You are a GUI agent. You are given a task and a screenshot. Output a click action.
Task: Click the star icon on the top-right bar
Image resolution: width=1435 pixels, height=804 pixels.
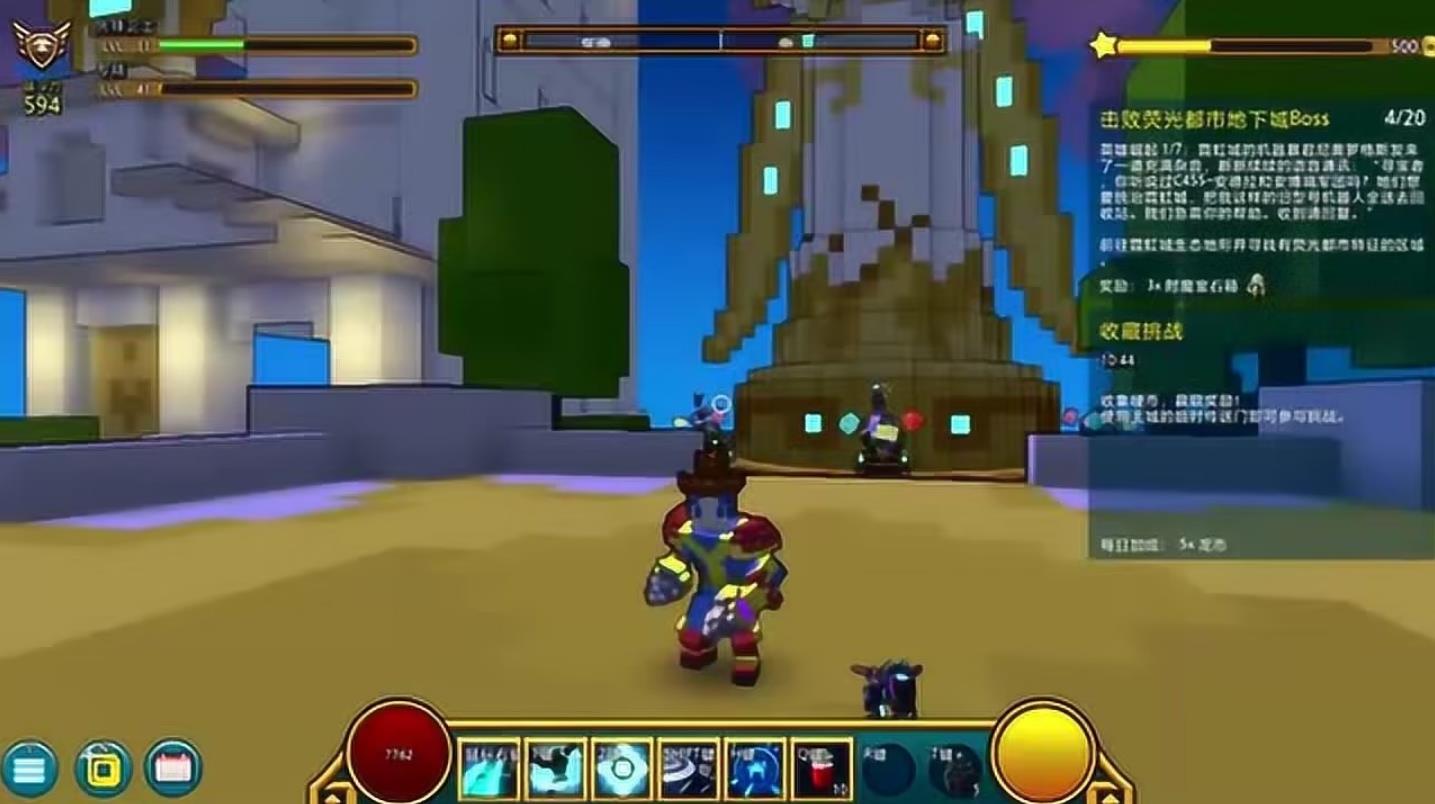point(1103,45)
